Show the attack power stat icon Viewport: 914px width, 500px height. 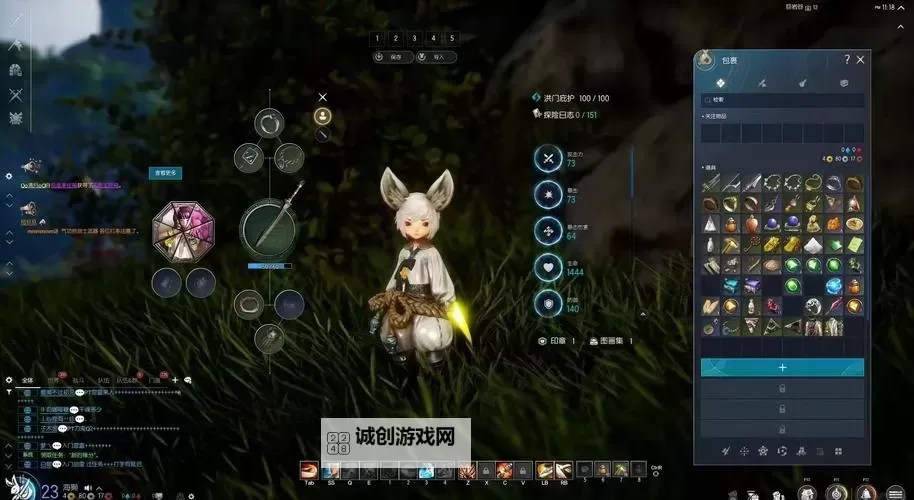(548, 158)
